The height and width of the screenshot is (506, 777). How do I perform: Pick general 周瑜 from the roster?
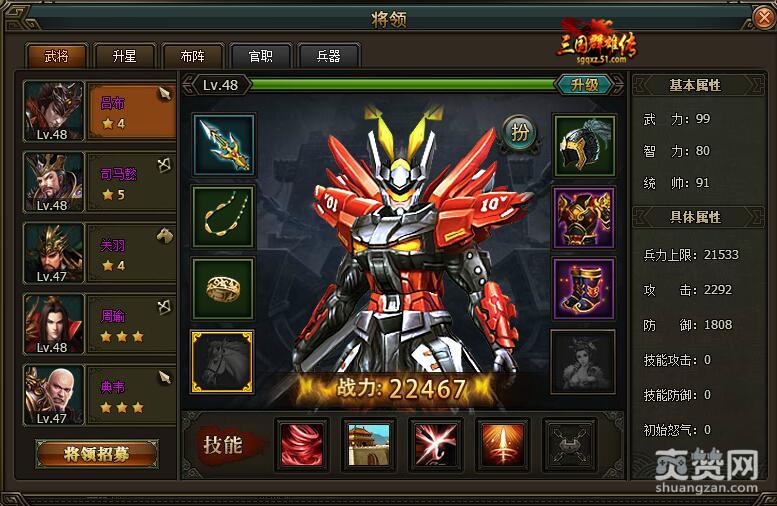tap(98, 323)
